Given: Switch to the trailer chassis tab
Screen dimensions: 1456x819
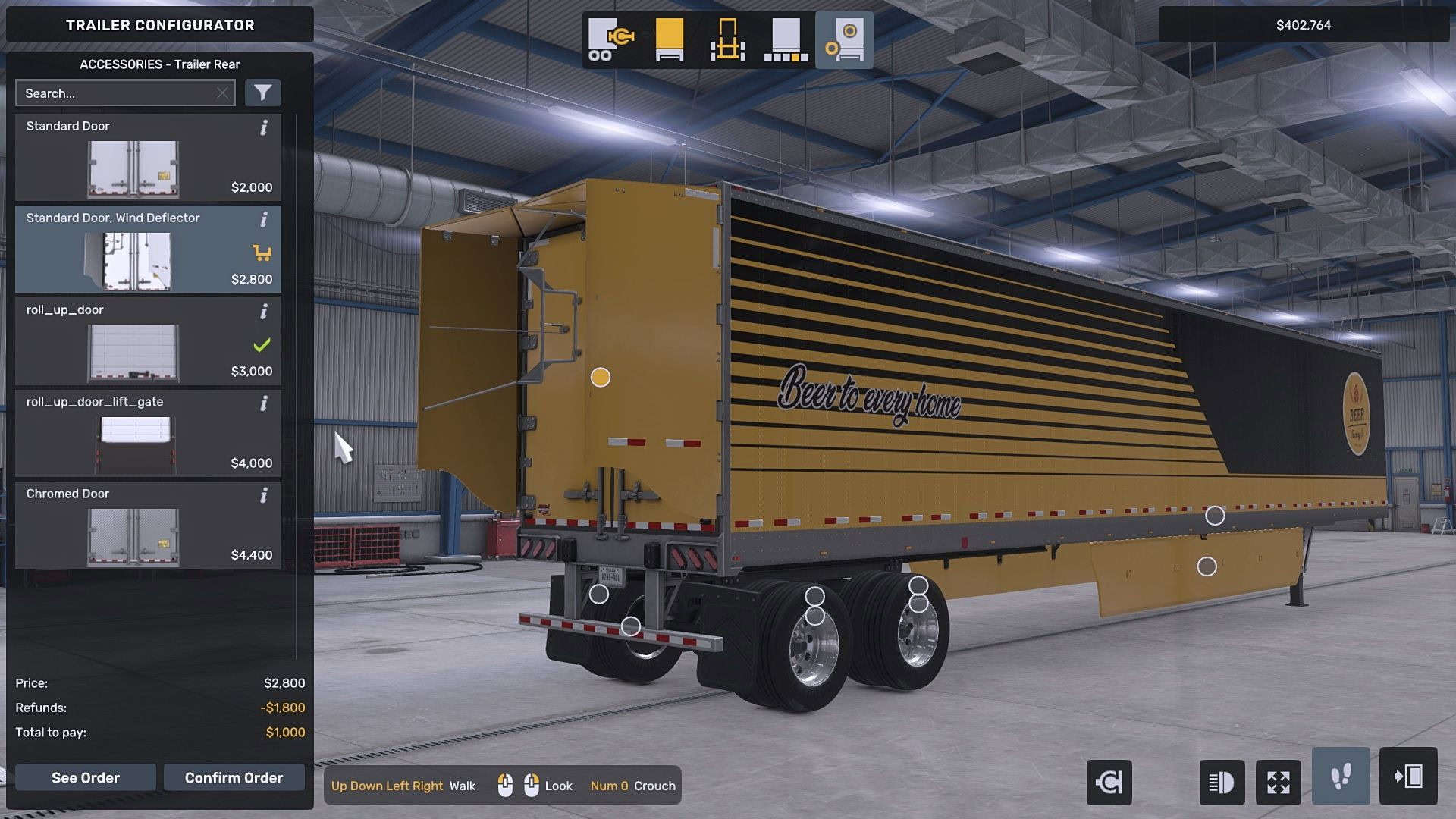Looking at the screenshot, I should tap(610, 39).
